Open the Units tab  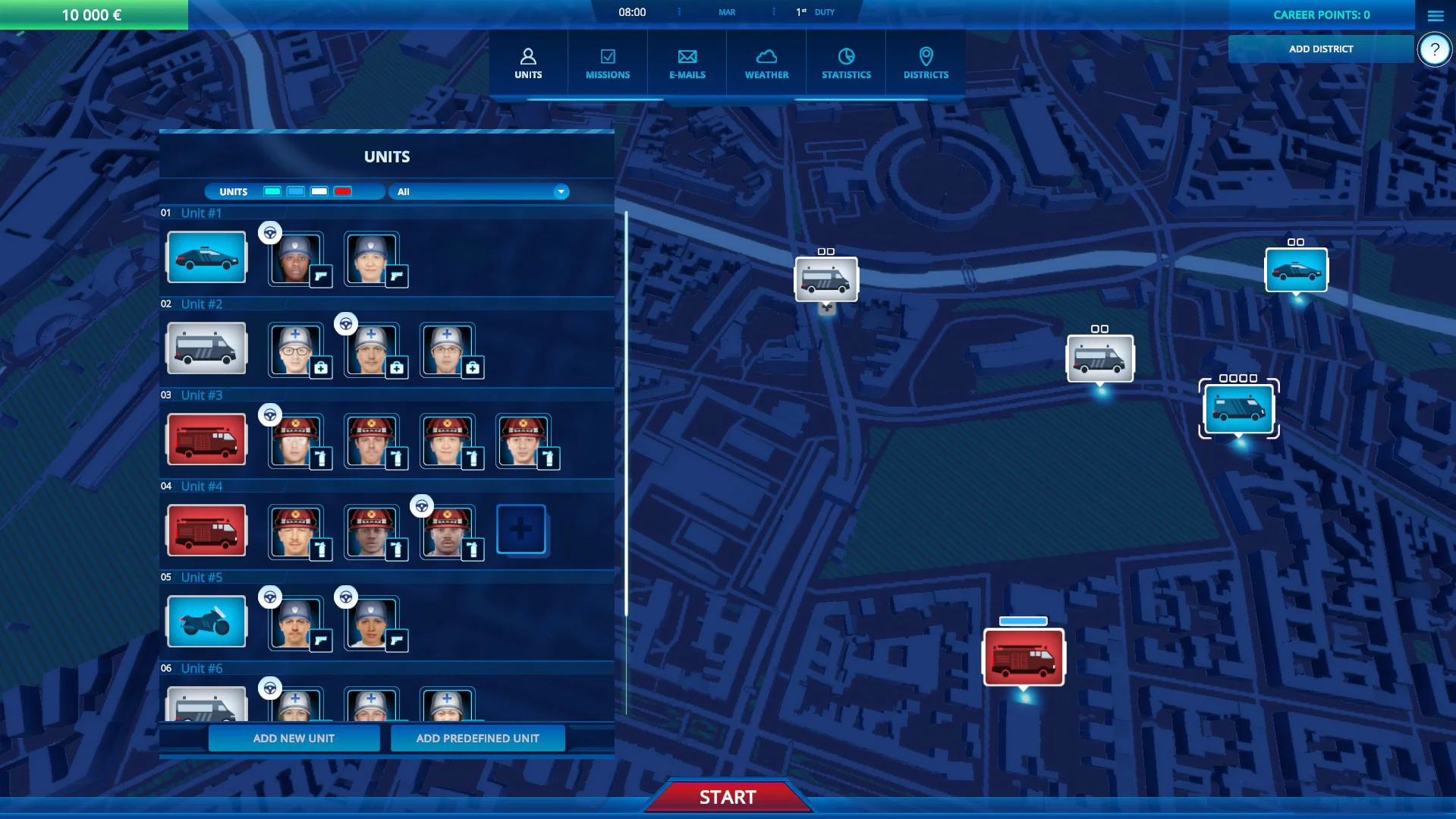coord(528,64)
